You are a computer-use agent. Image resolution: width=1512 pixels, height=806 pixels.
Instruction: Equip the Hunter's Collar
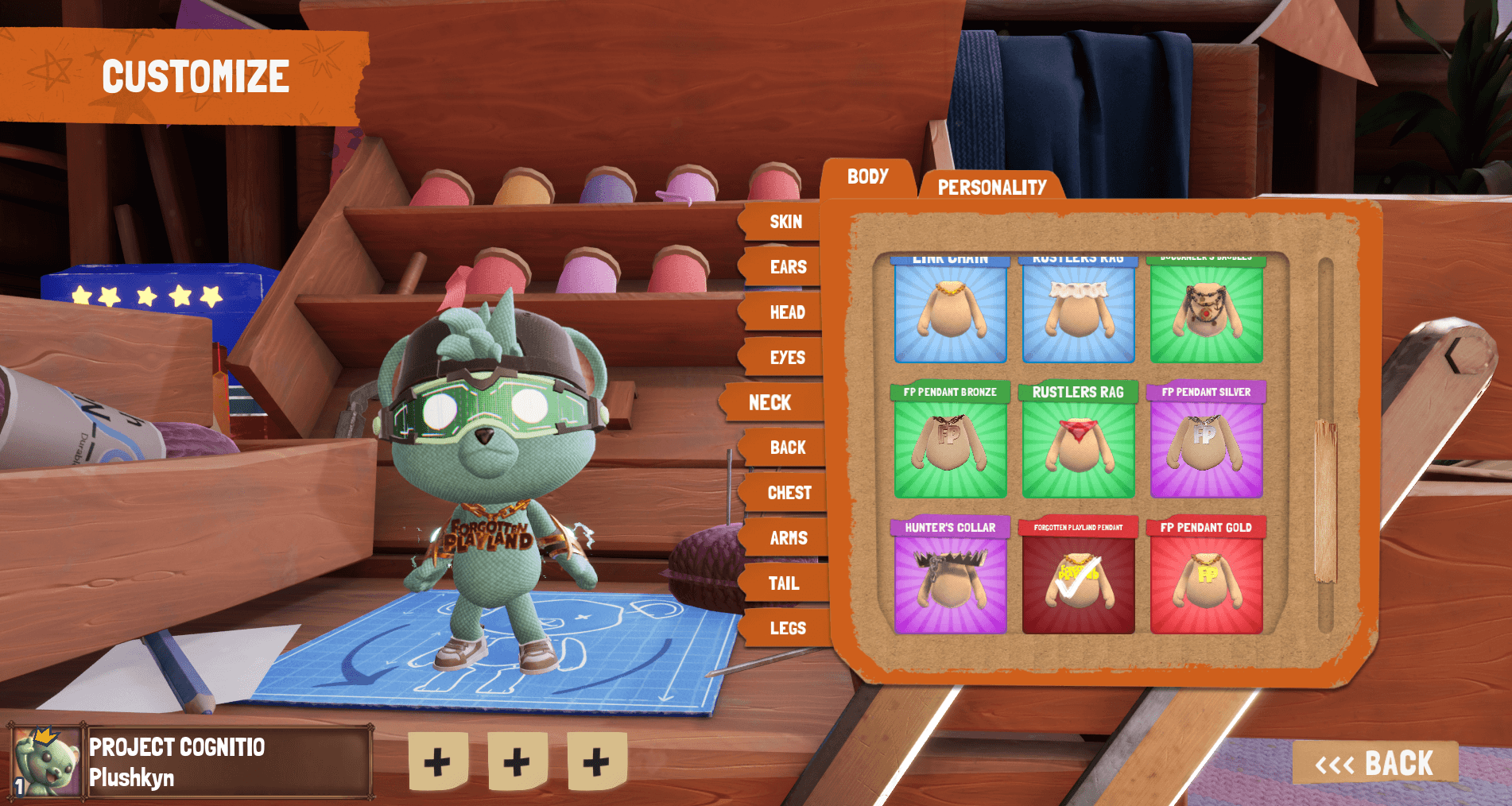pyautogui.click(x=950, y=576)
